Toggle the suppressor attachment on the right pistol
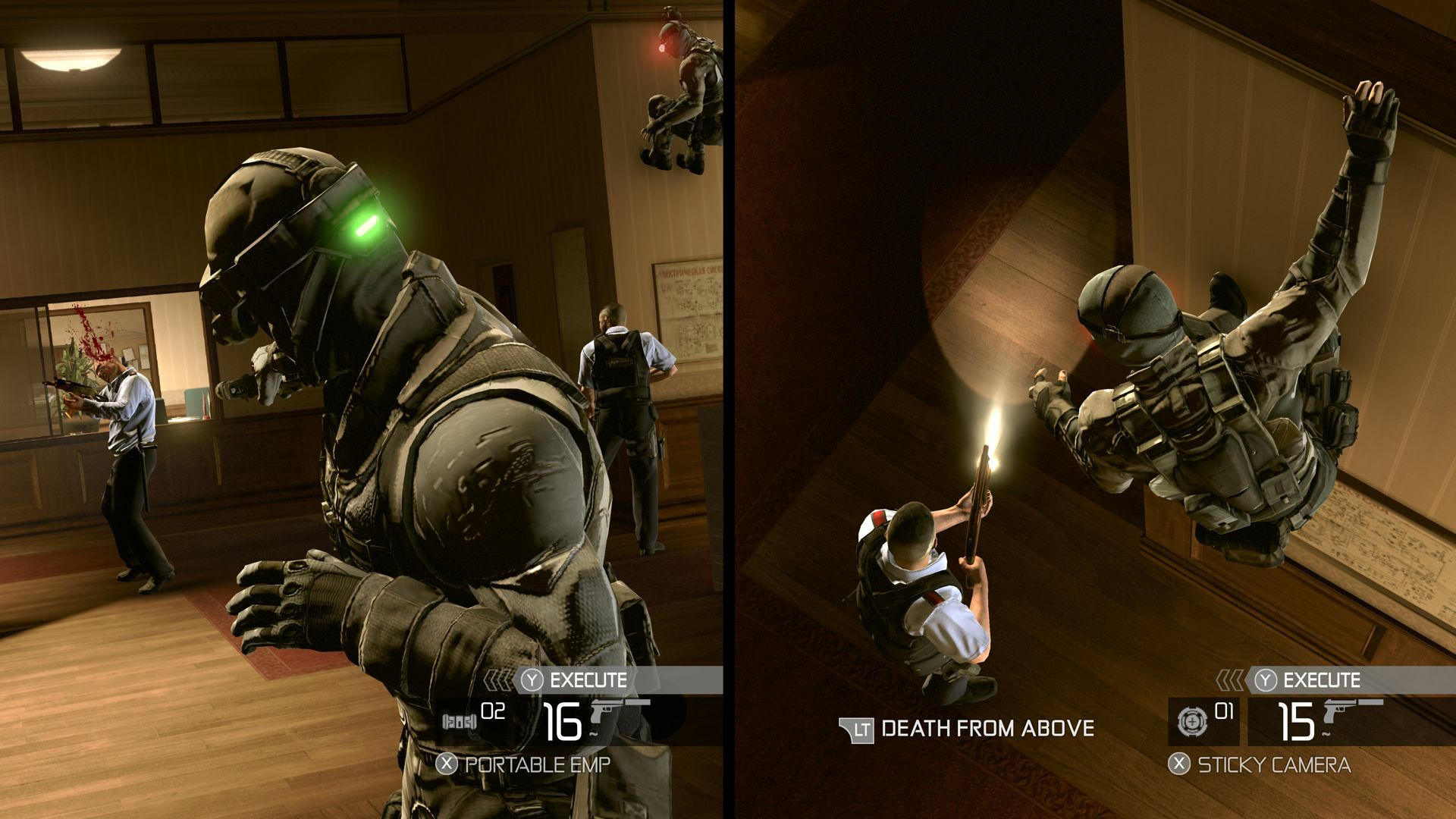Viewport: 1456px width, 819px height. (x=1370, y=702)
